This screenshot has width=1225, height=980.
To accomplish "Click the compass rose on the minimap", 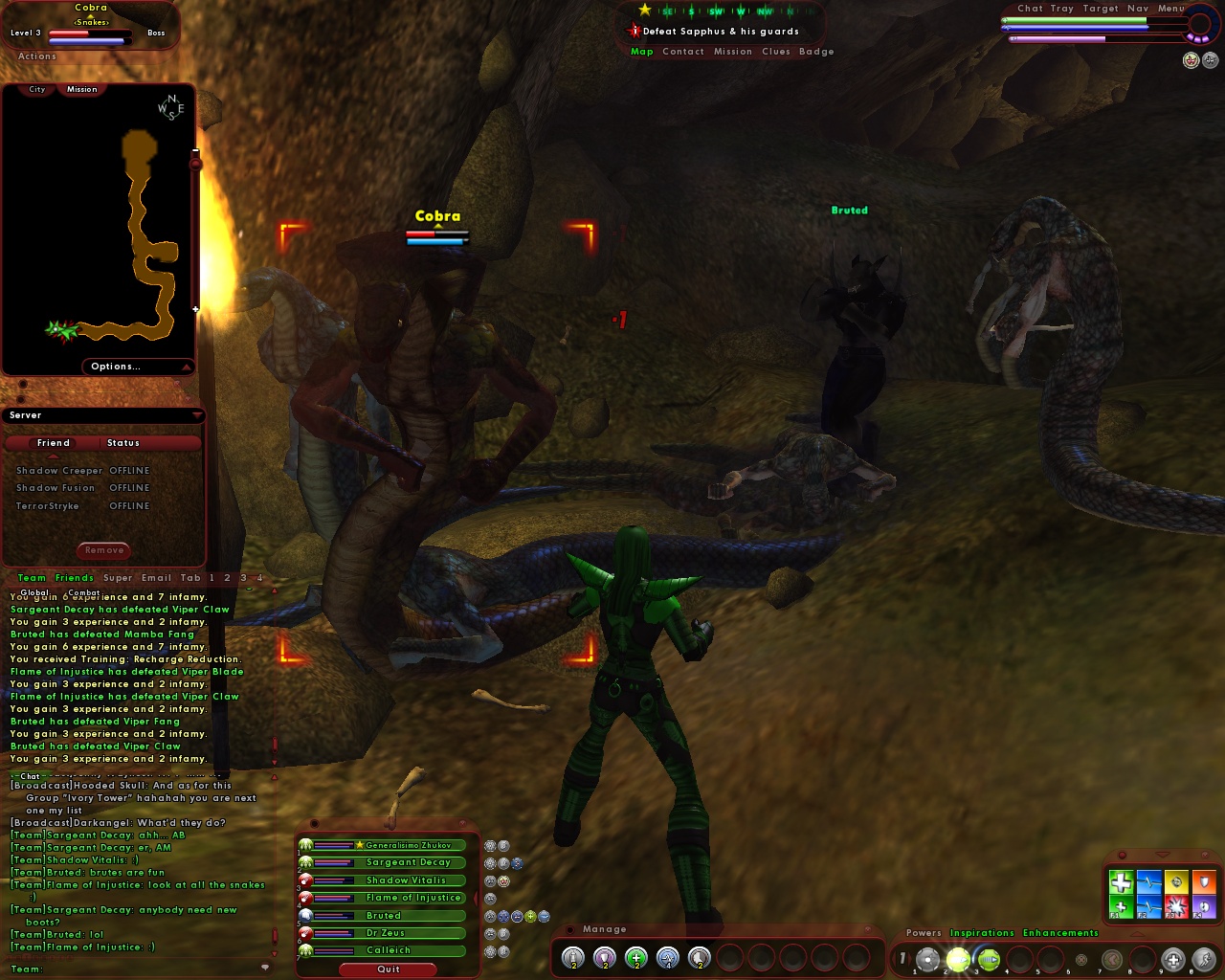I will click(170, 107).
